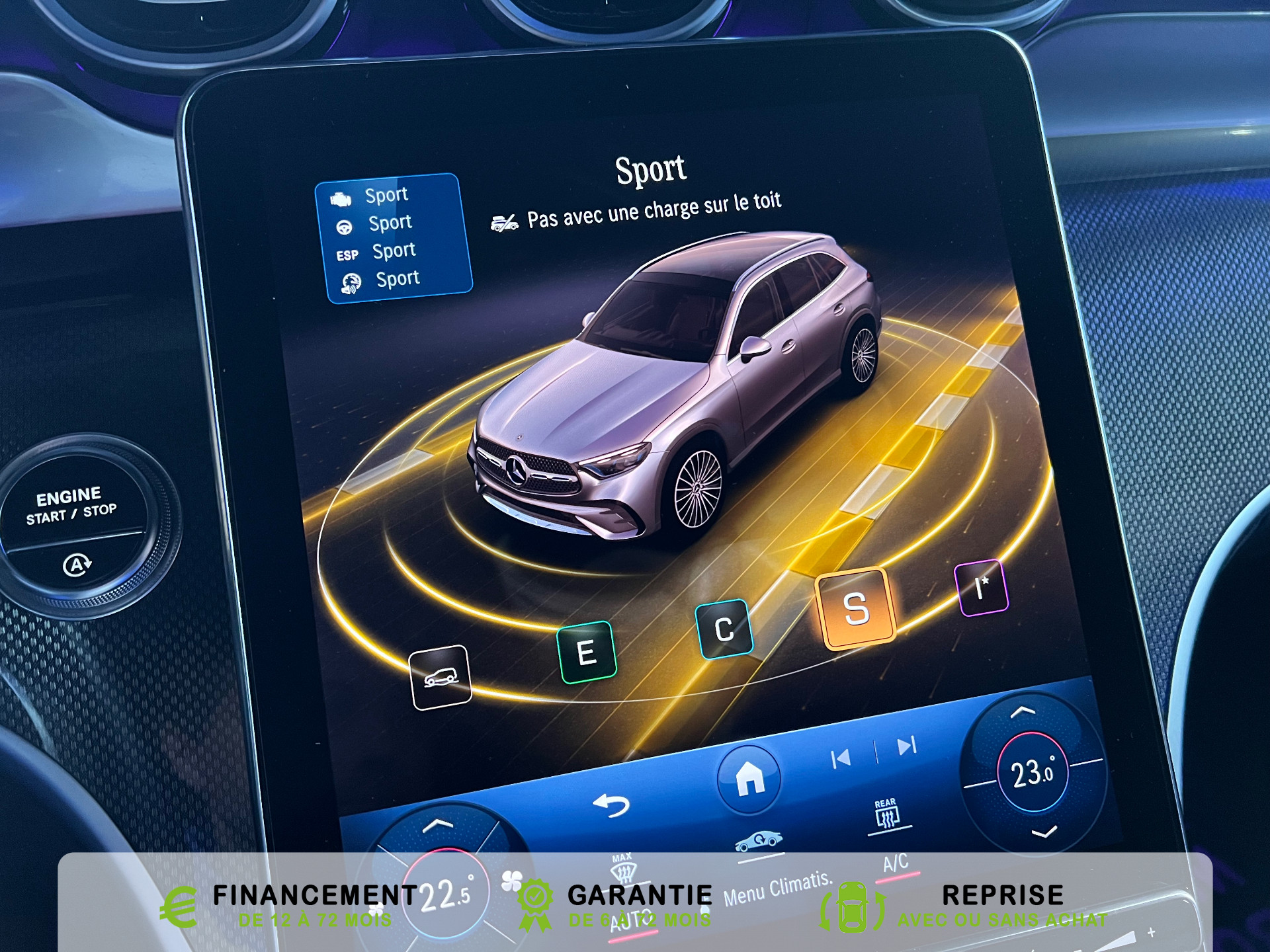This screenshot has width=1270, height=952.
Task: Toggle the air recirculation car icon
Action: click(759, 842)
